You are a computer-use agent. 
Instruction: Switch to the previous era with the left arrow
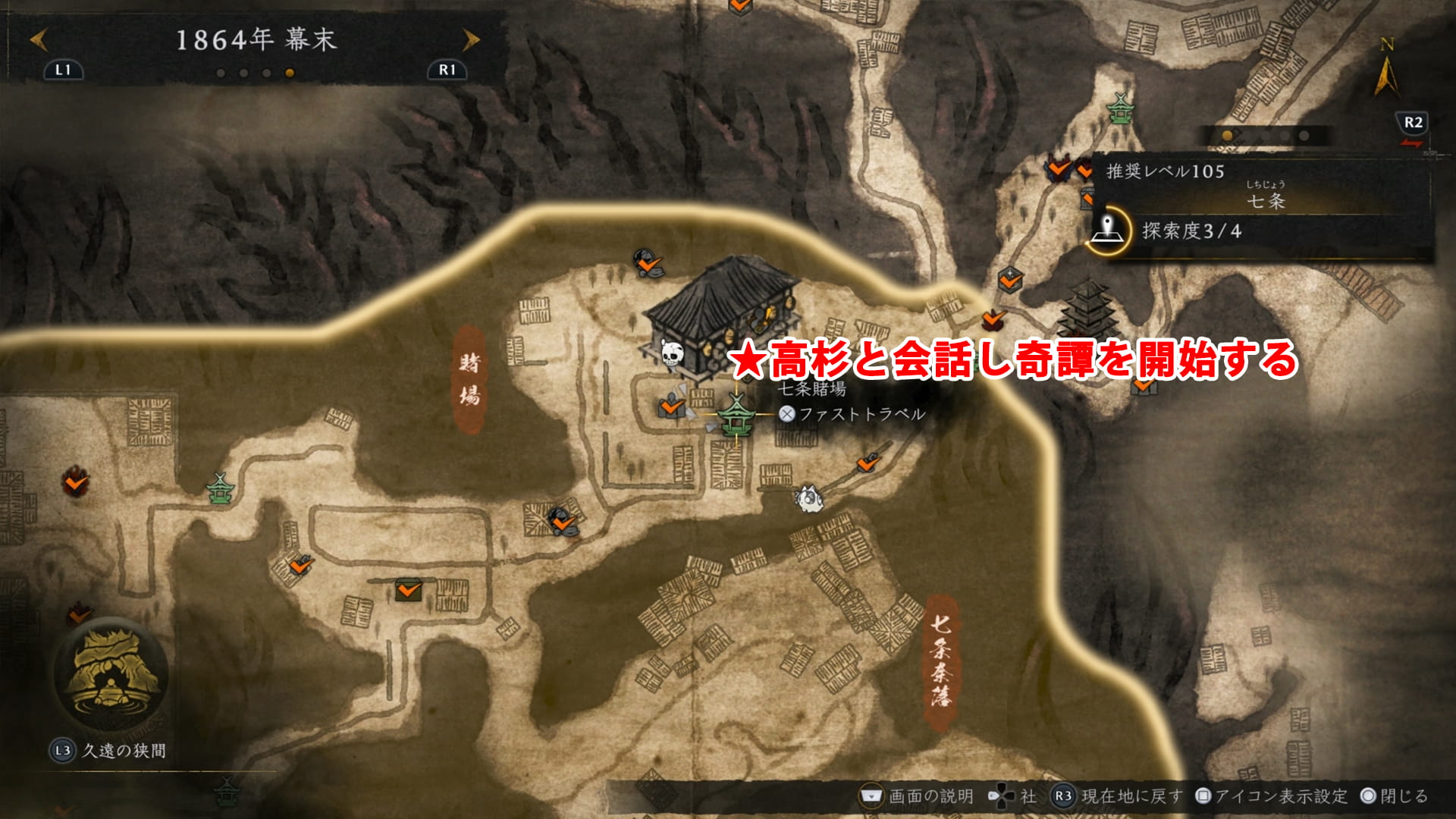39,39
